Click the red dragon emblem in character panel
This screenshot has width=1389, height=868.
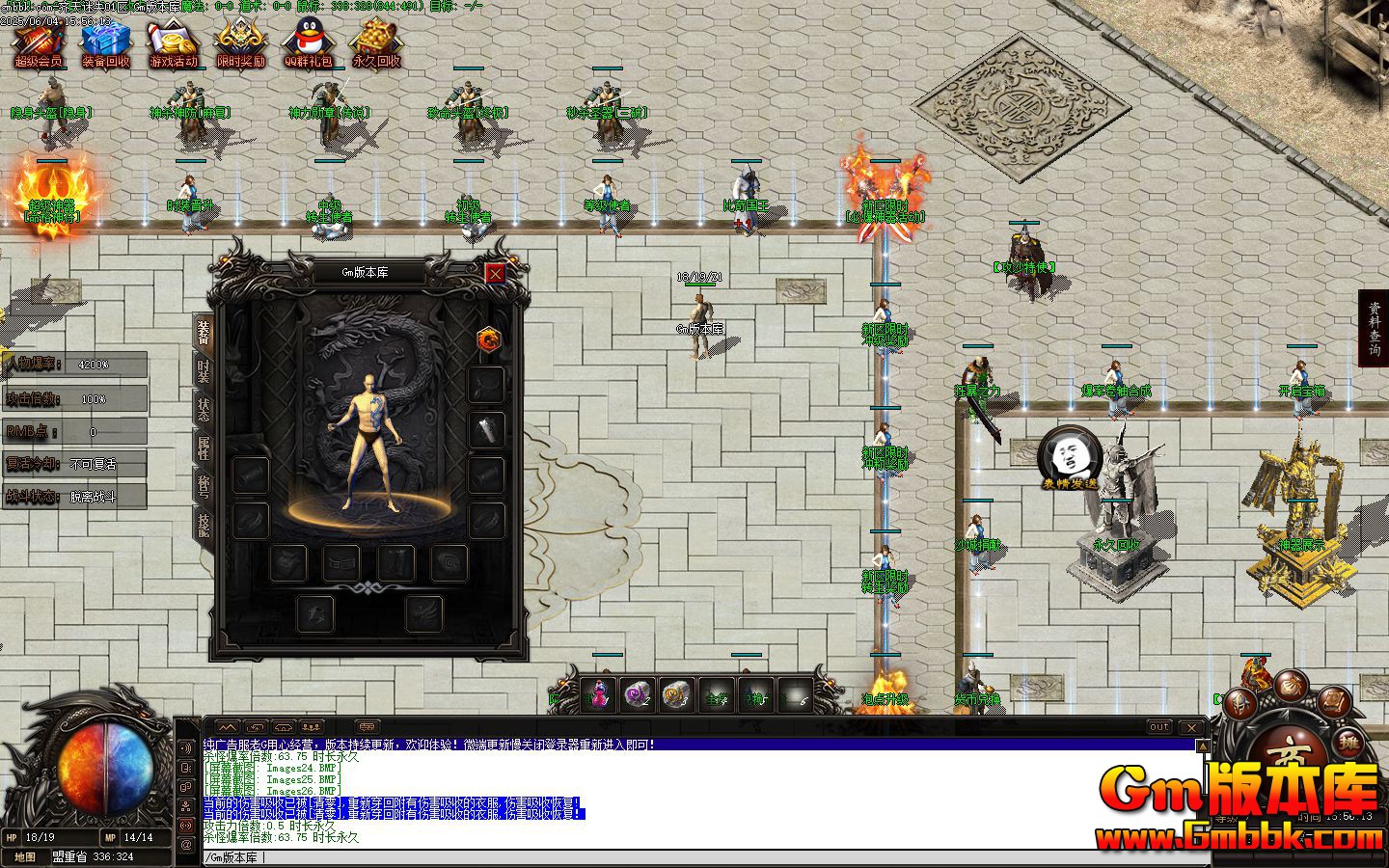click(x=490, y=339)
